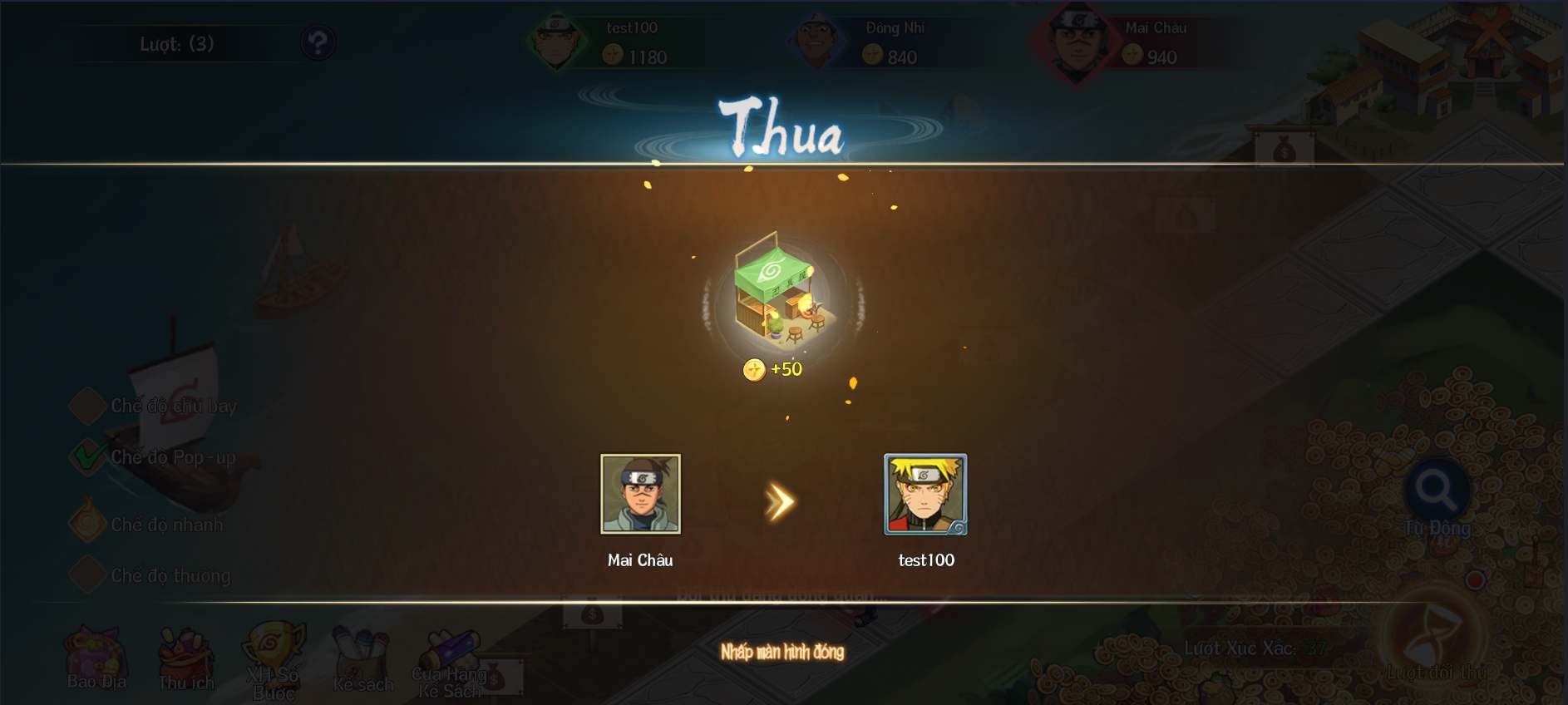
Task: Select test100's Naruto portrait in the popup
Action: pos(925,494)
